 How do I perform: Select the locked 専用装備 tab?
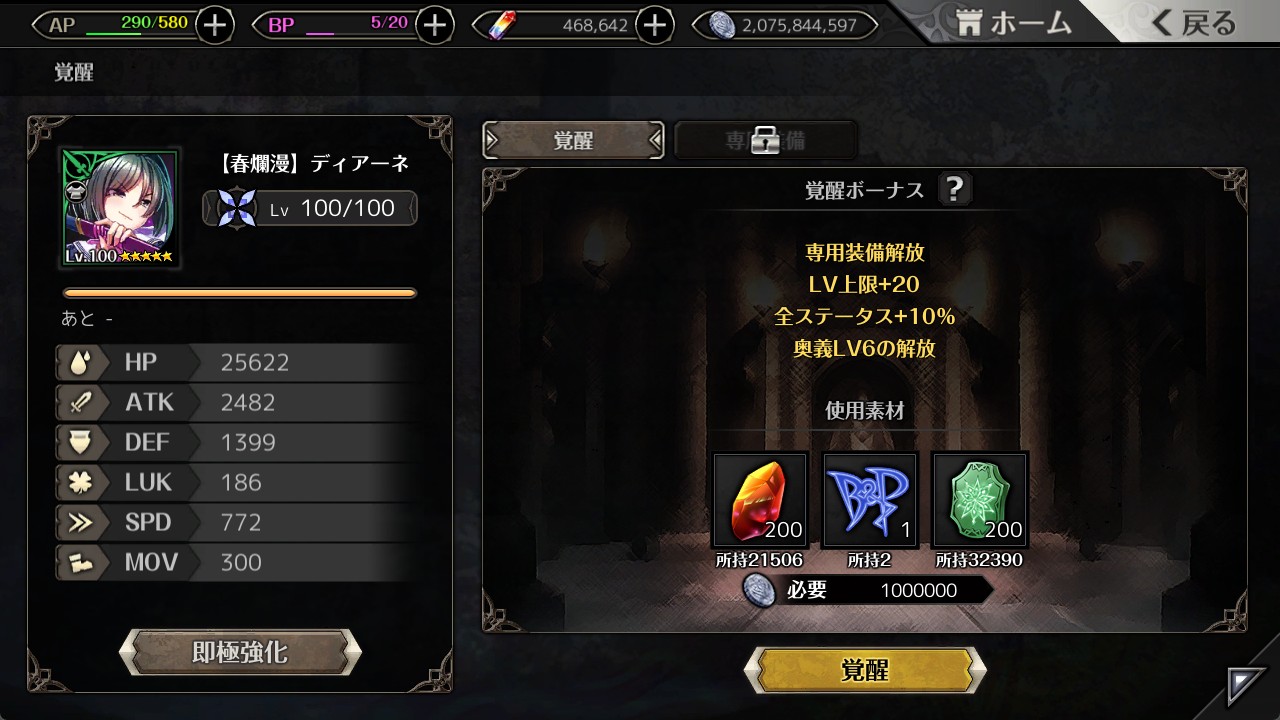(766, 141)
